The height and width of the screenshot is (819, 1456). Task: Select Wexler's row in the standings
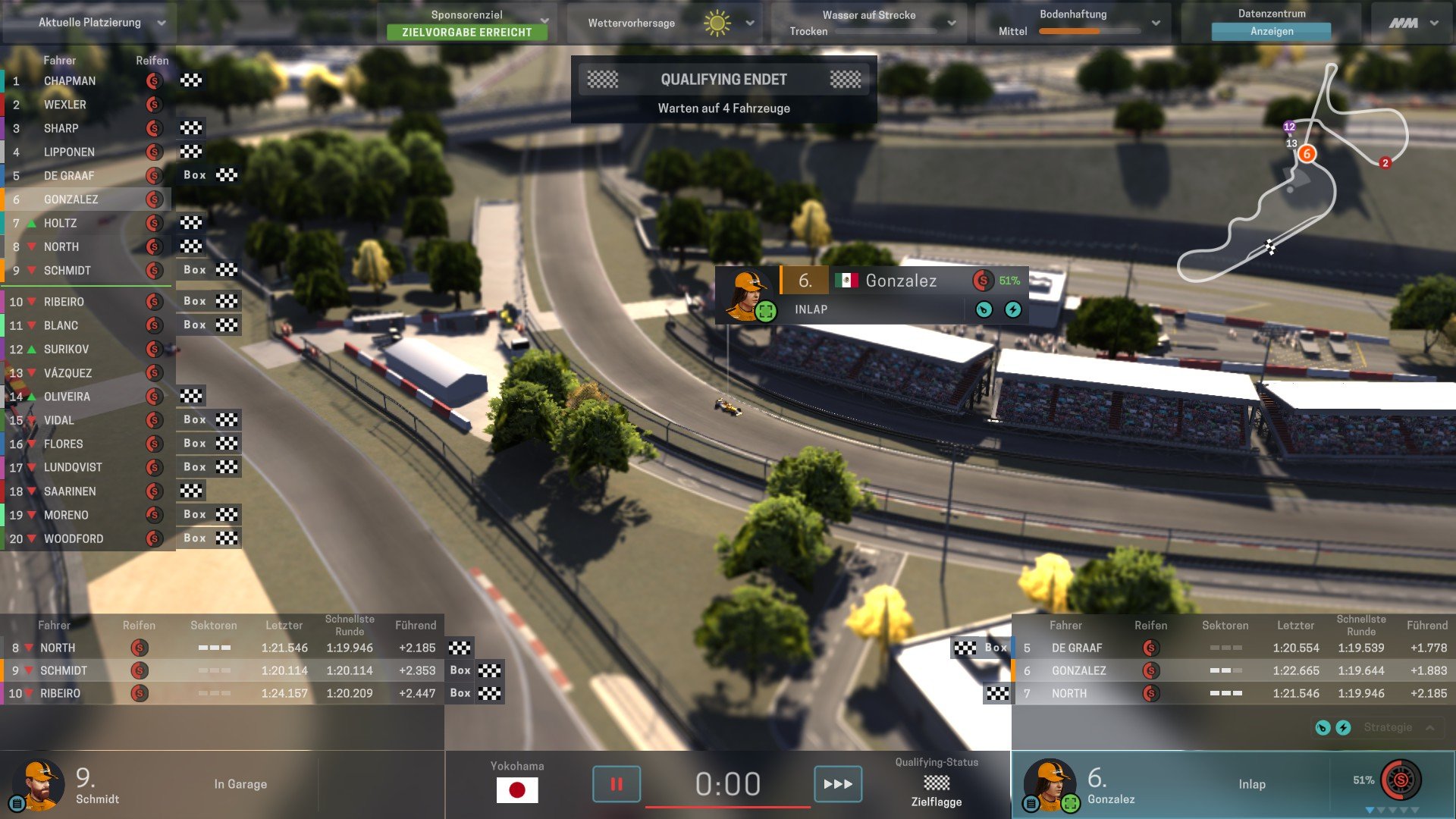point(65,105)
